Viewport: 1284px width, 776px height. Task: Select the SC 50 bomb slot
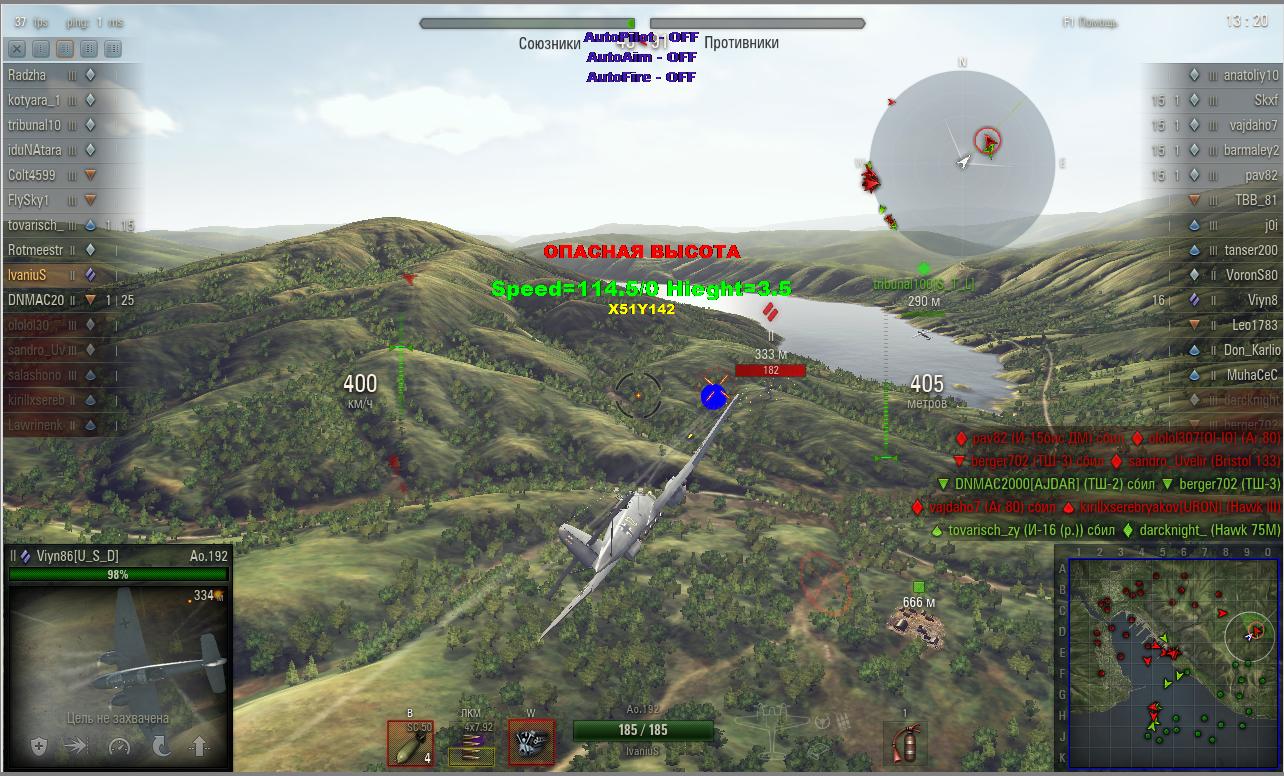pos(410,743)
